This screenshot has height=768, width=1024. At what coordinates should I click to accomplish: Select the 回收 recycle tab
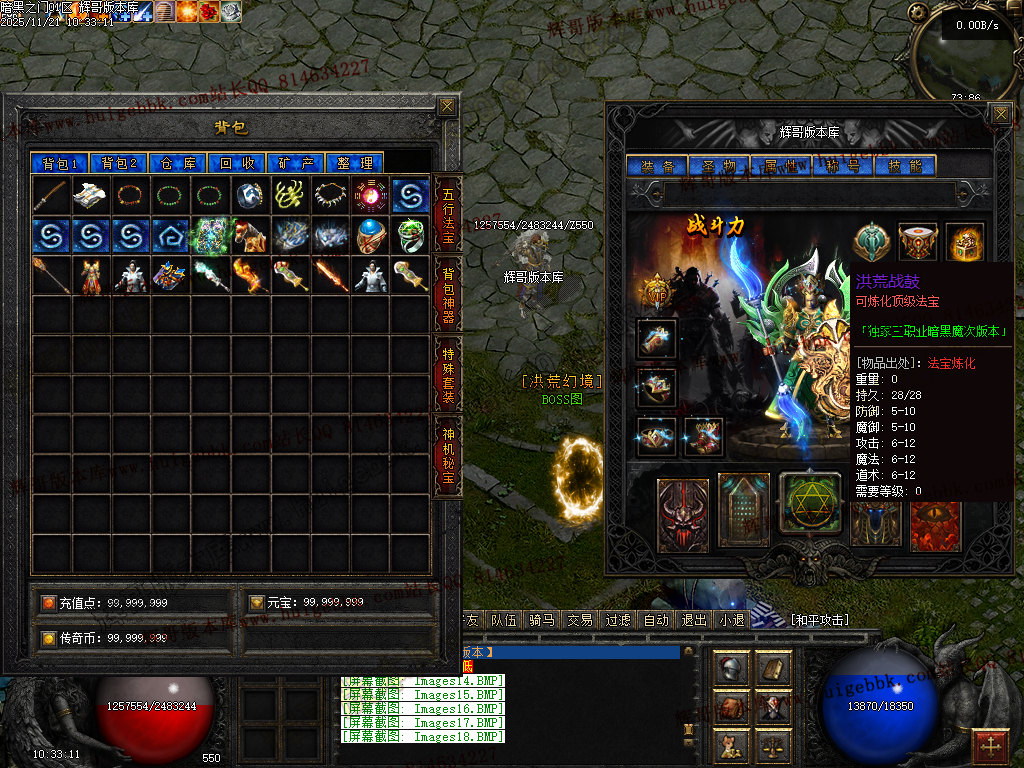pyautogui.click(x=237, y=163)
